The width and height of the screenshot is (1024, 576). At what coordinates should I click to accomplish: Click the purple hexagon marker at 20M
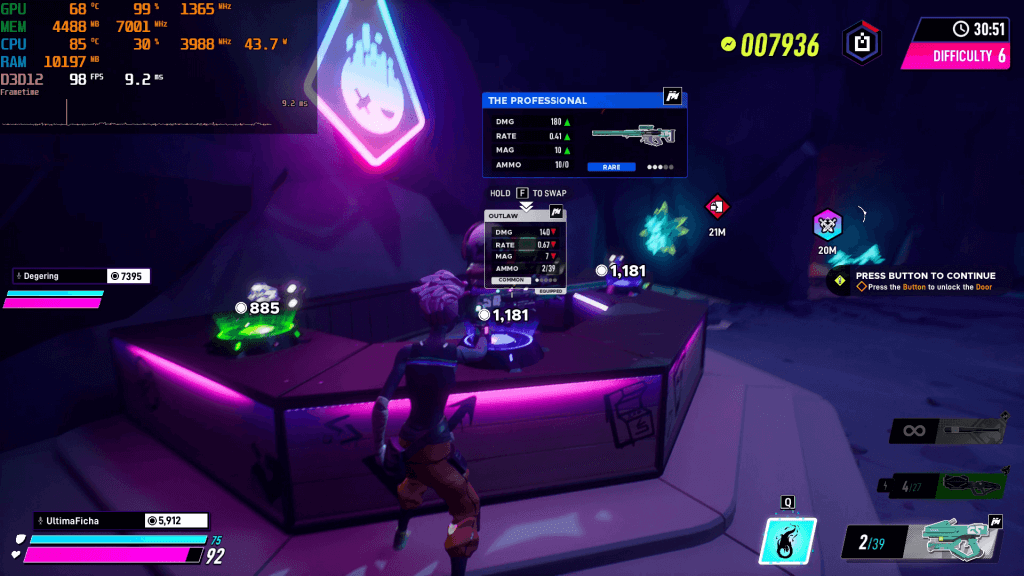(827, 225)
